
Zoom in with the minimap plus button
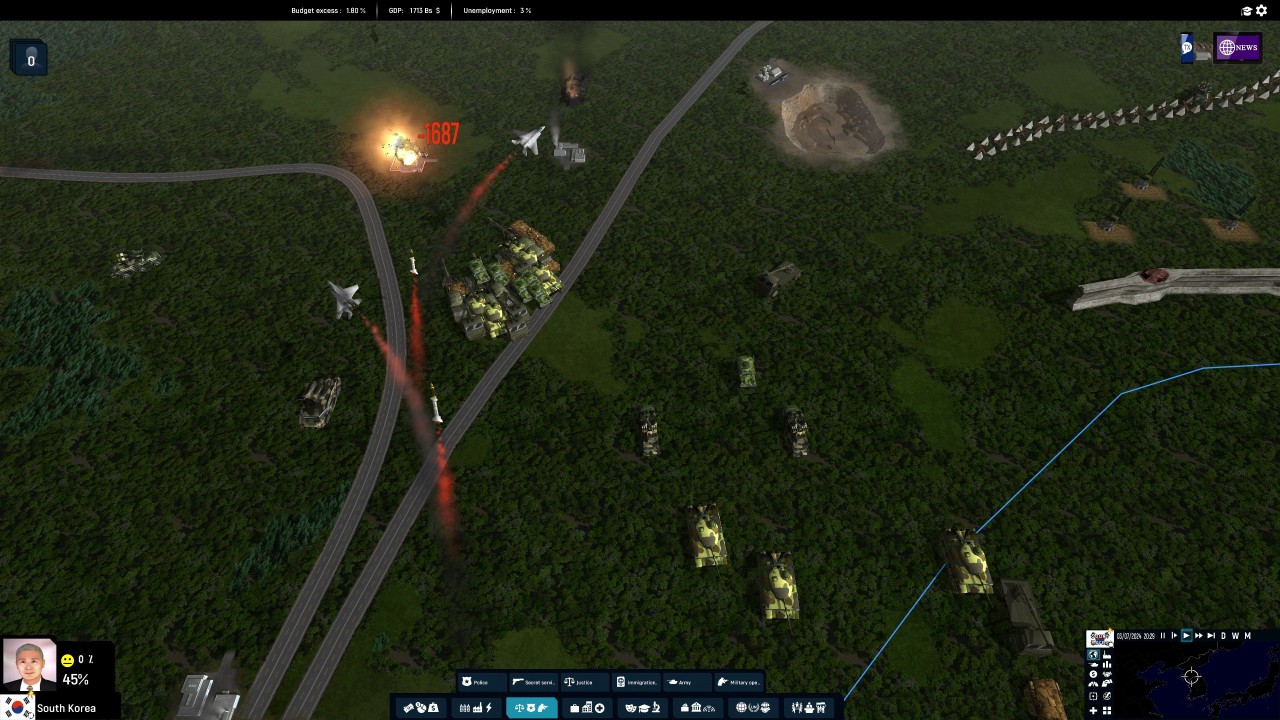(1093, 710)
